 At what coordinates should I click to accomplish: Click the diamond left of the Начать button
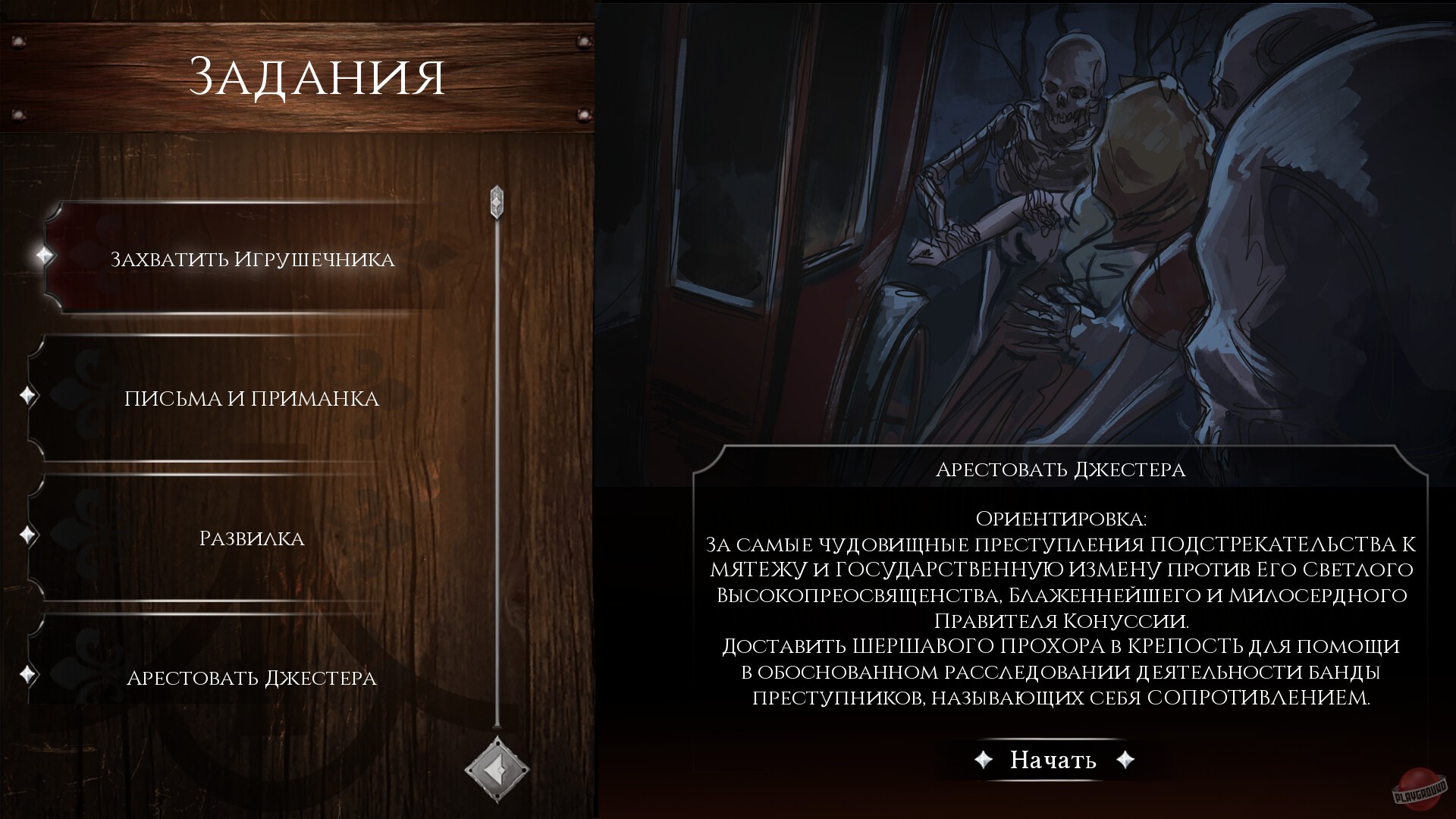pos(982,759)
